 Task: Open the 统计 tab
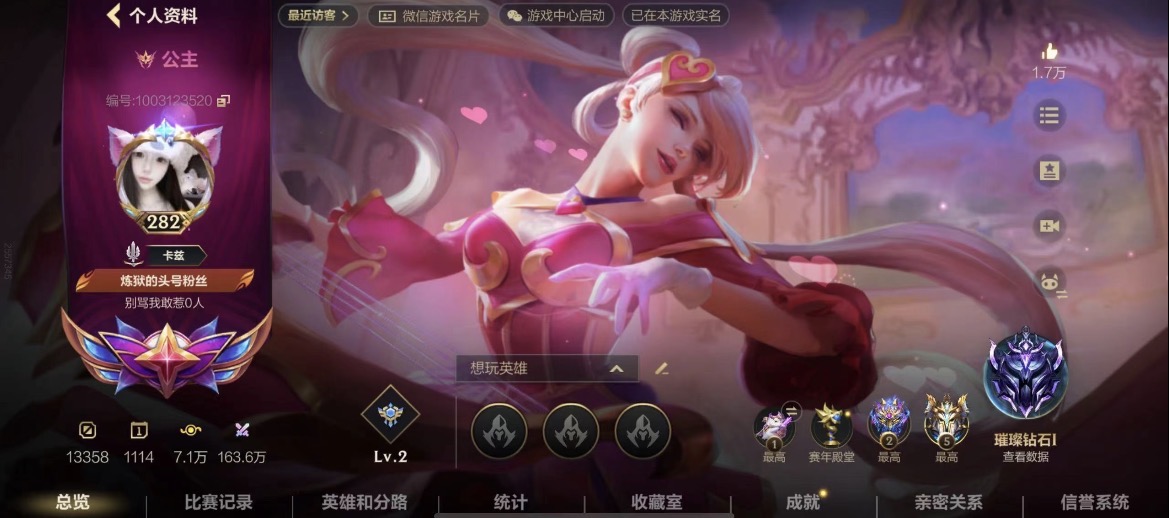click(510, 502)
